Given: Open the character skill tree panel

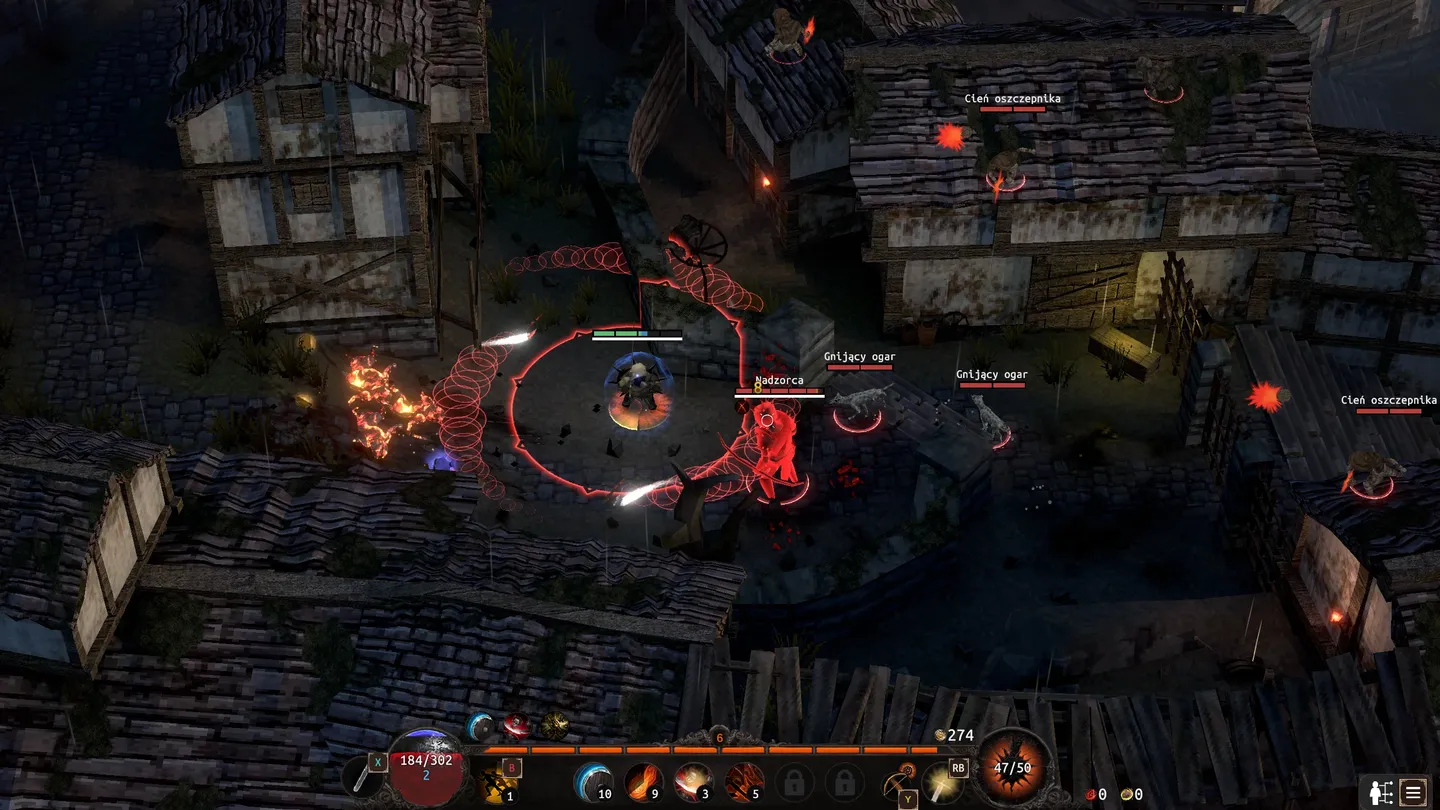Looking at the screenshot, I should pyautogui.click(x=1379, y=792).
